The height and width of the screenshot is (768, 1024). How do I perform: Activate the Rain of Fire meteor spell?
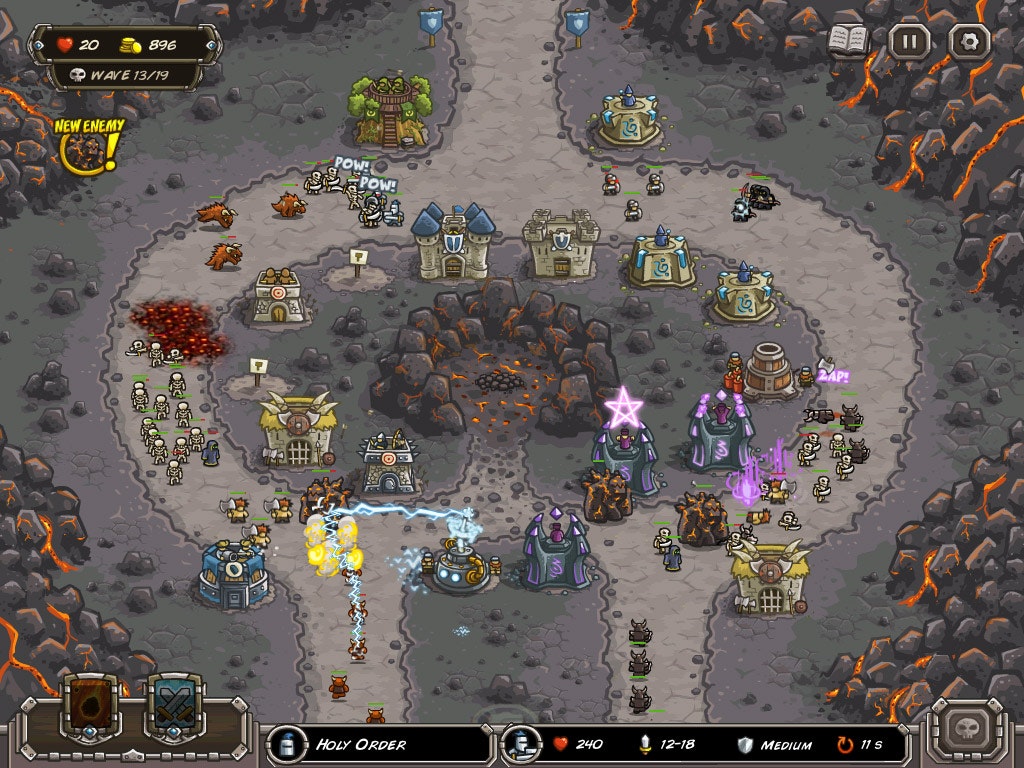tap(92, 705)
